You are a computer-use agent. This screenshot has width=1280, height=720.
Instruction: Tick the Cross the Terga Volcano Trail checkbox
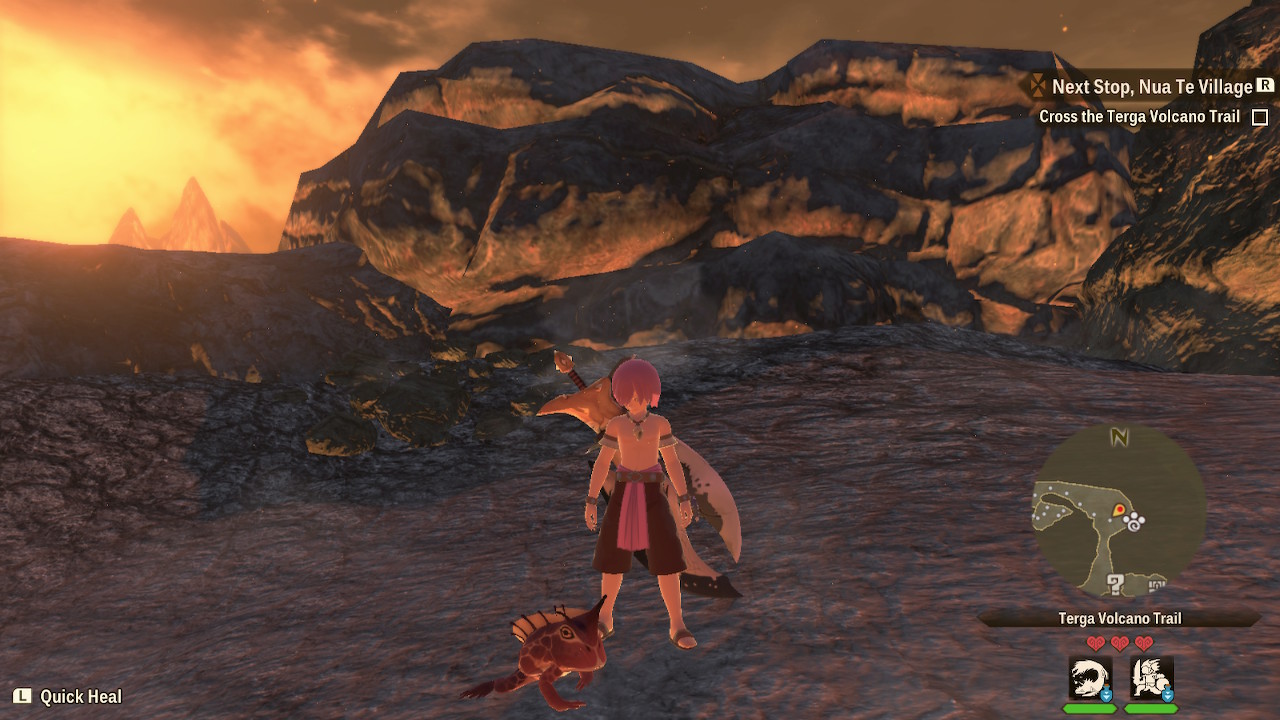[x=1260, y=117]
